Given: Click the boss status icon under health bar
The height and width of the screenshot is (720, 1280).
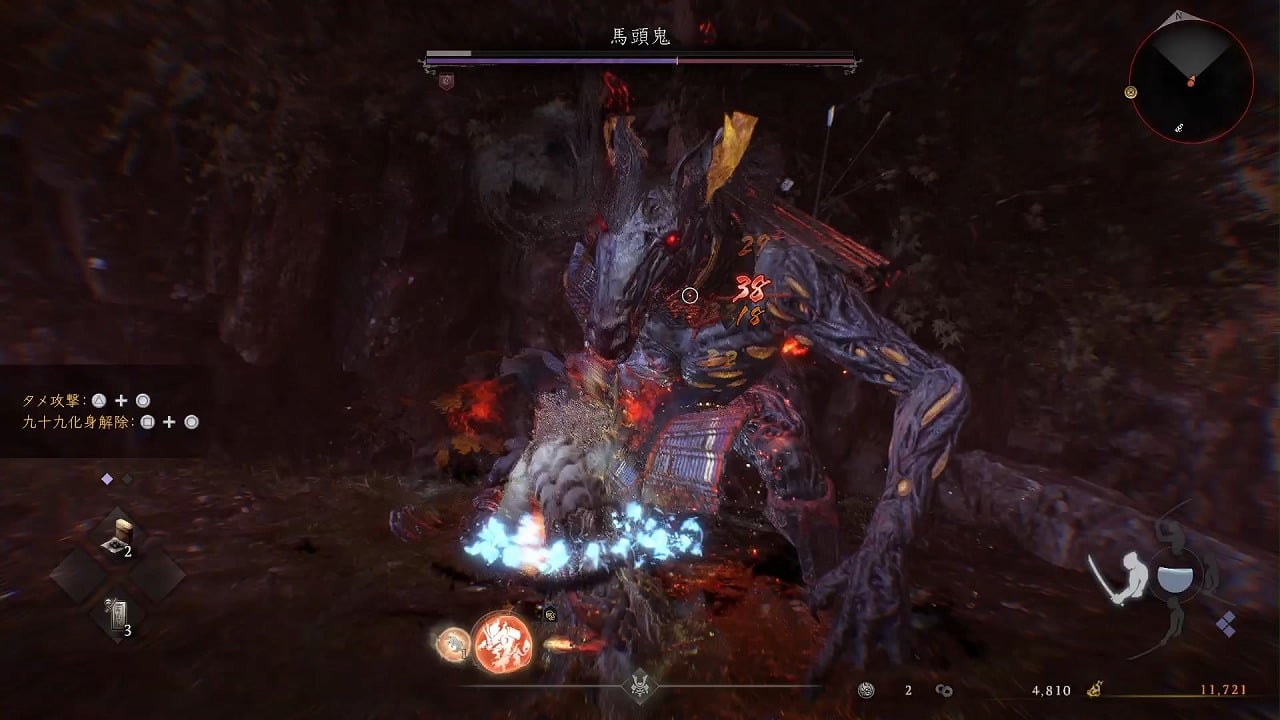Looking at the screenshot, I should click(x=446, y=83).
